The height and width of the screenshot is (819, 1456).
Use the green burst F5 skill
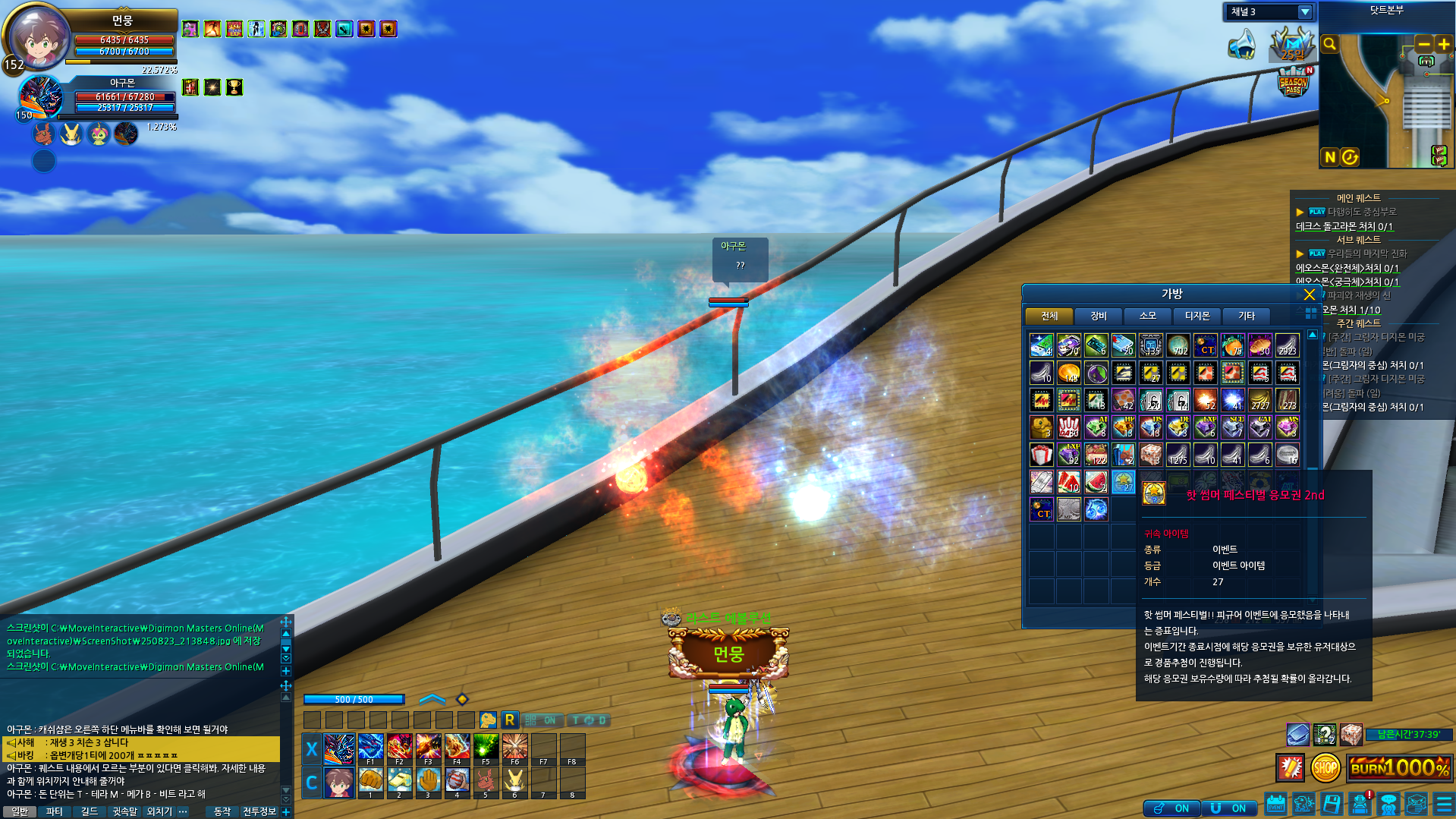pyautogui.click(x=486, y=748)
